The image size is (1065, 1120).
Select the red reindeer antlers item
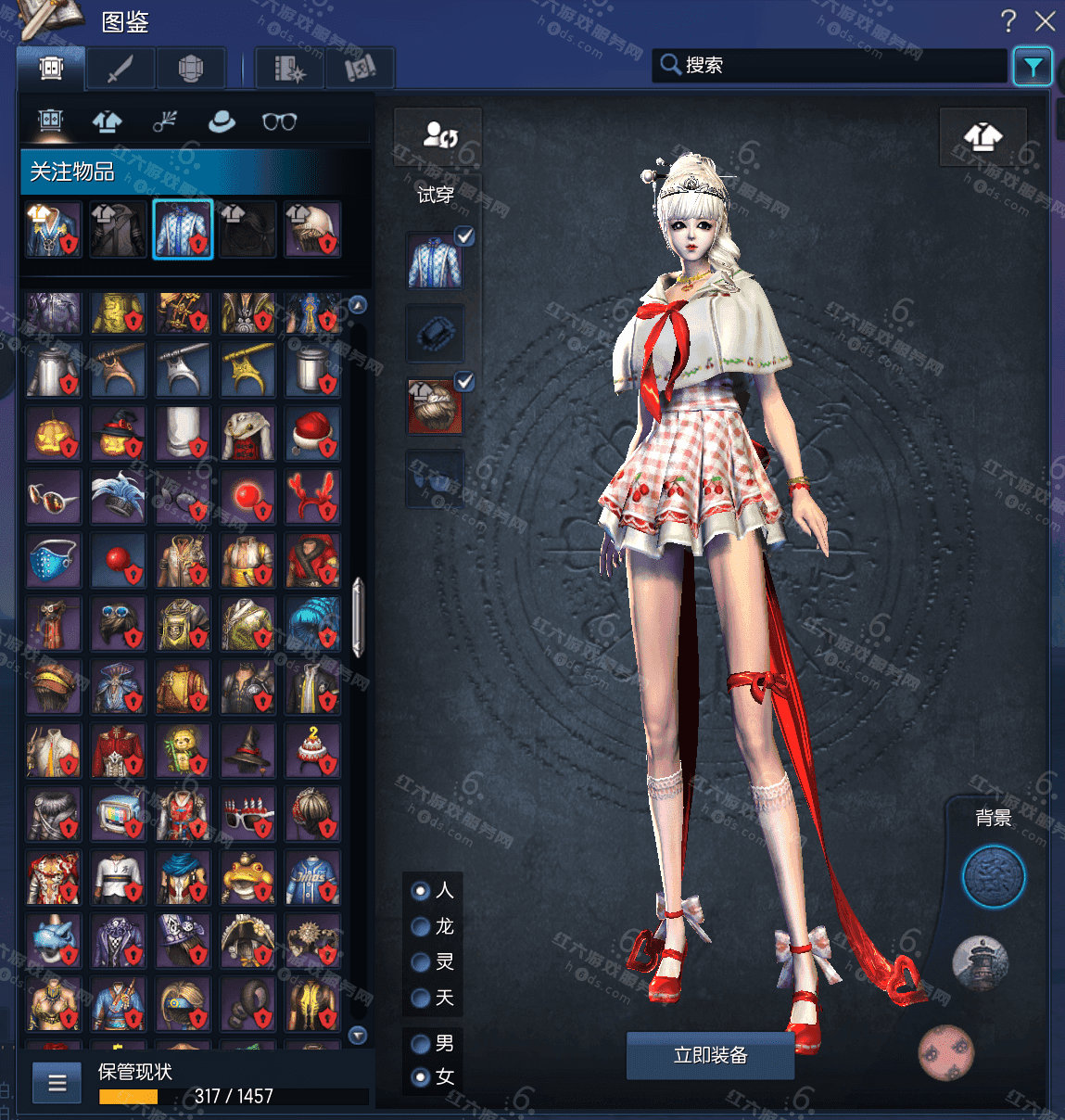point(312,497)
